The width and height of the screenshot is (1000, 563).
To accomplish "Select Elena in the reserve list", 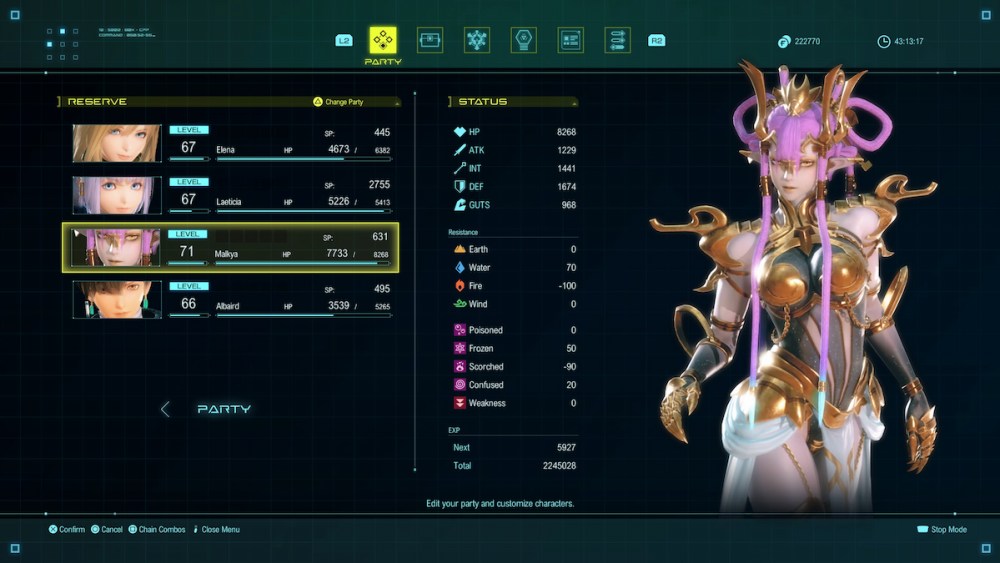I will coord(231,143).
